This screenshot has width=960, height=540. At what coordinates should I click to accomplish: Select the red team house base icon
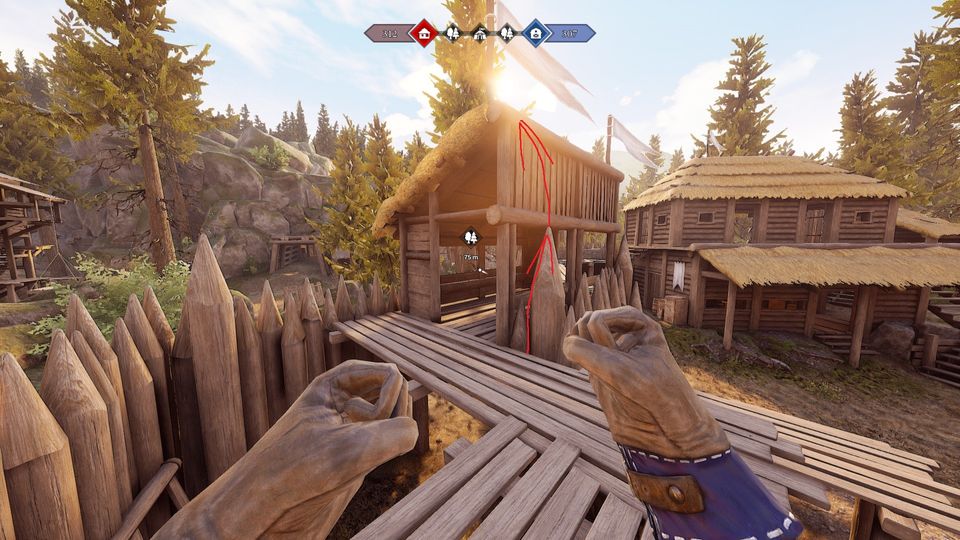click(424, 33)
